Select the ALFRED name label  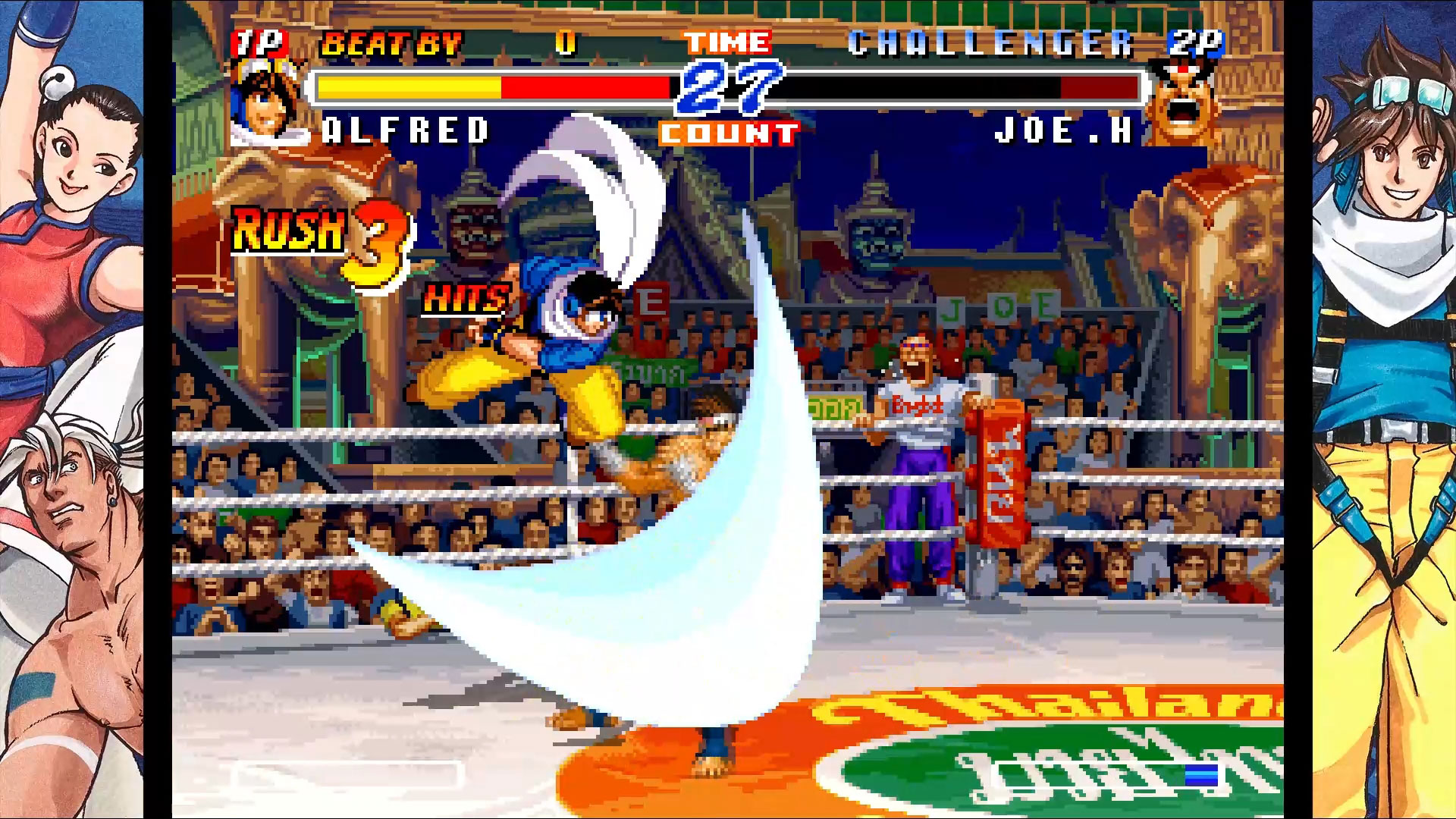405,130
